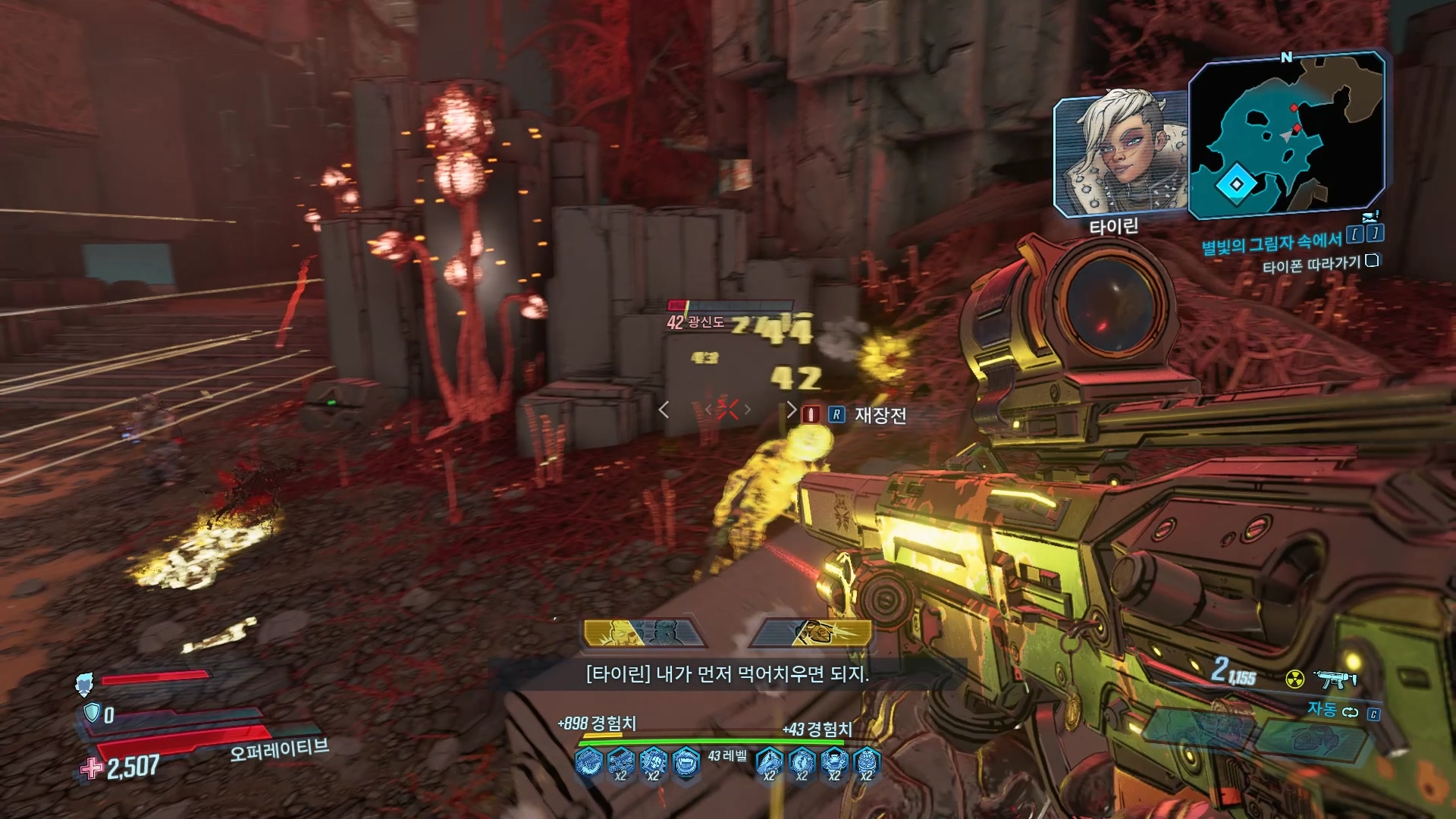The height and width of the screenshot is (819, 1456).
Task: Click the minimap in the corner
Action: 1286,135
